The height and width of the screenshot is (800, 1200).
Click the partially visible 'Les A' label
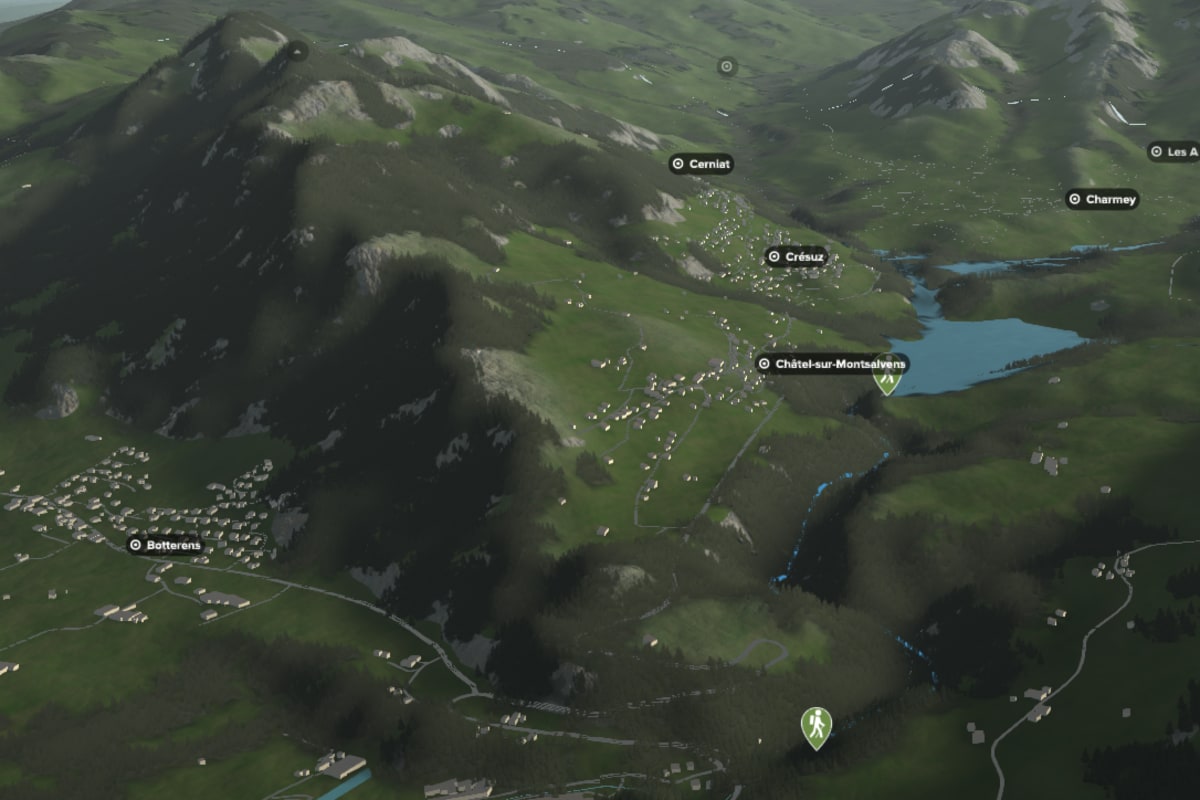pyautogui.click(x=1174, y=152)
